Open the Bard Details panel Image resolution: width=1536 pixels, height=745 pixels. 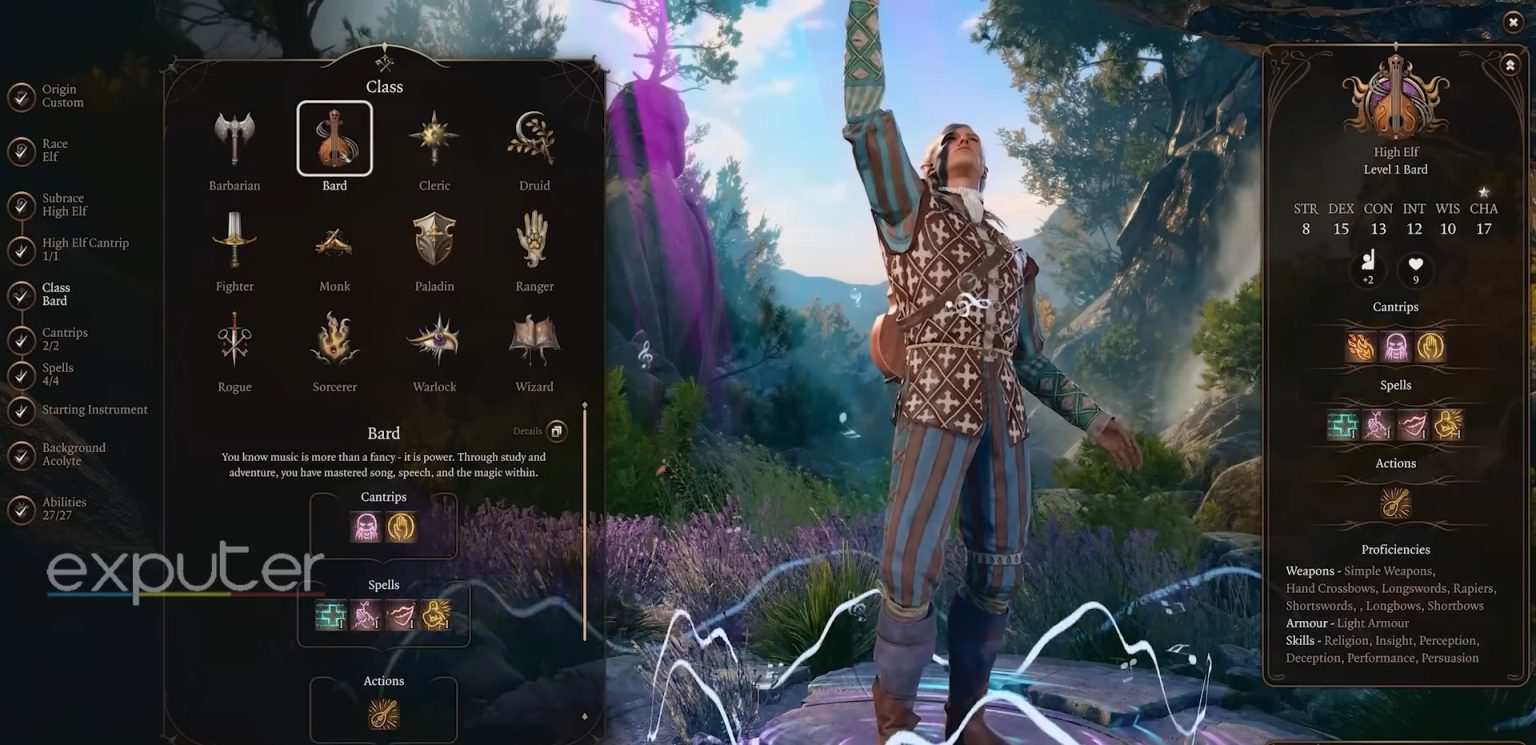[556, 431]
